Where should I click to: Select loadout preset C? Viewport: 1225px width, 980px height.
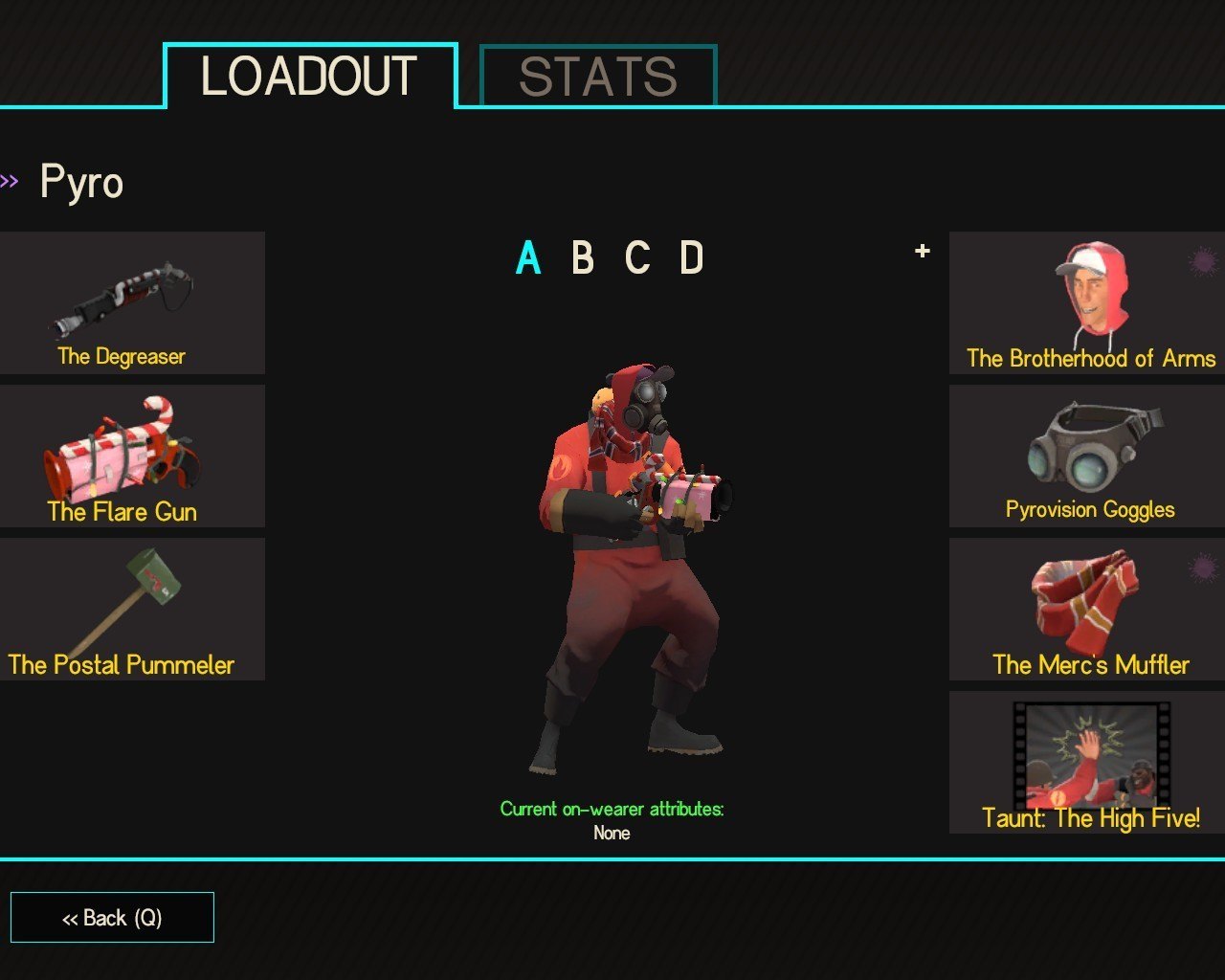pos(637,258)
